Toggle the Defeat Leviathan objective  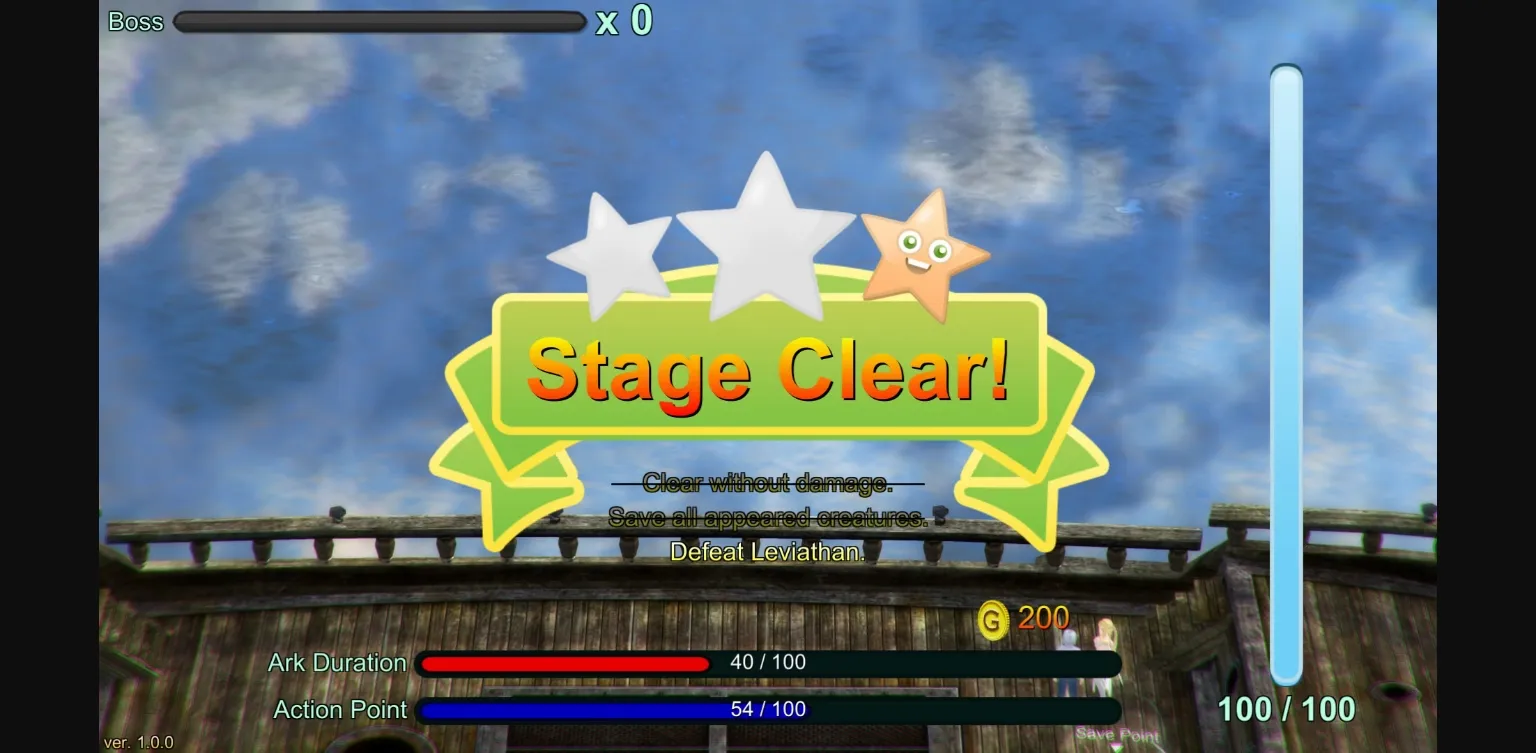[x=767, y=551]
